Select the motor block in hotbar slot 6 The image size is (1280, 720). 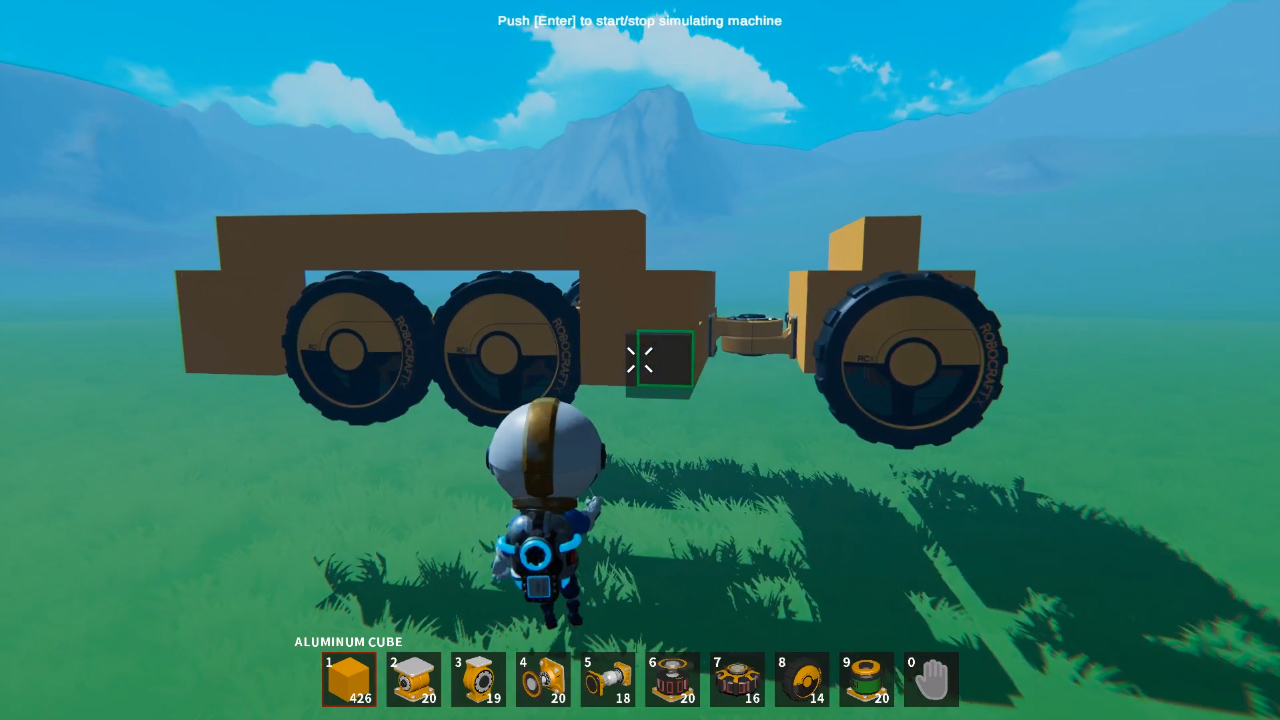[672, 679]
